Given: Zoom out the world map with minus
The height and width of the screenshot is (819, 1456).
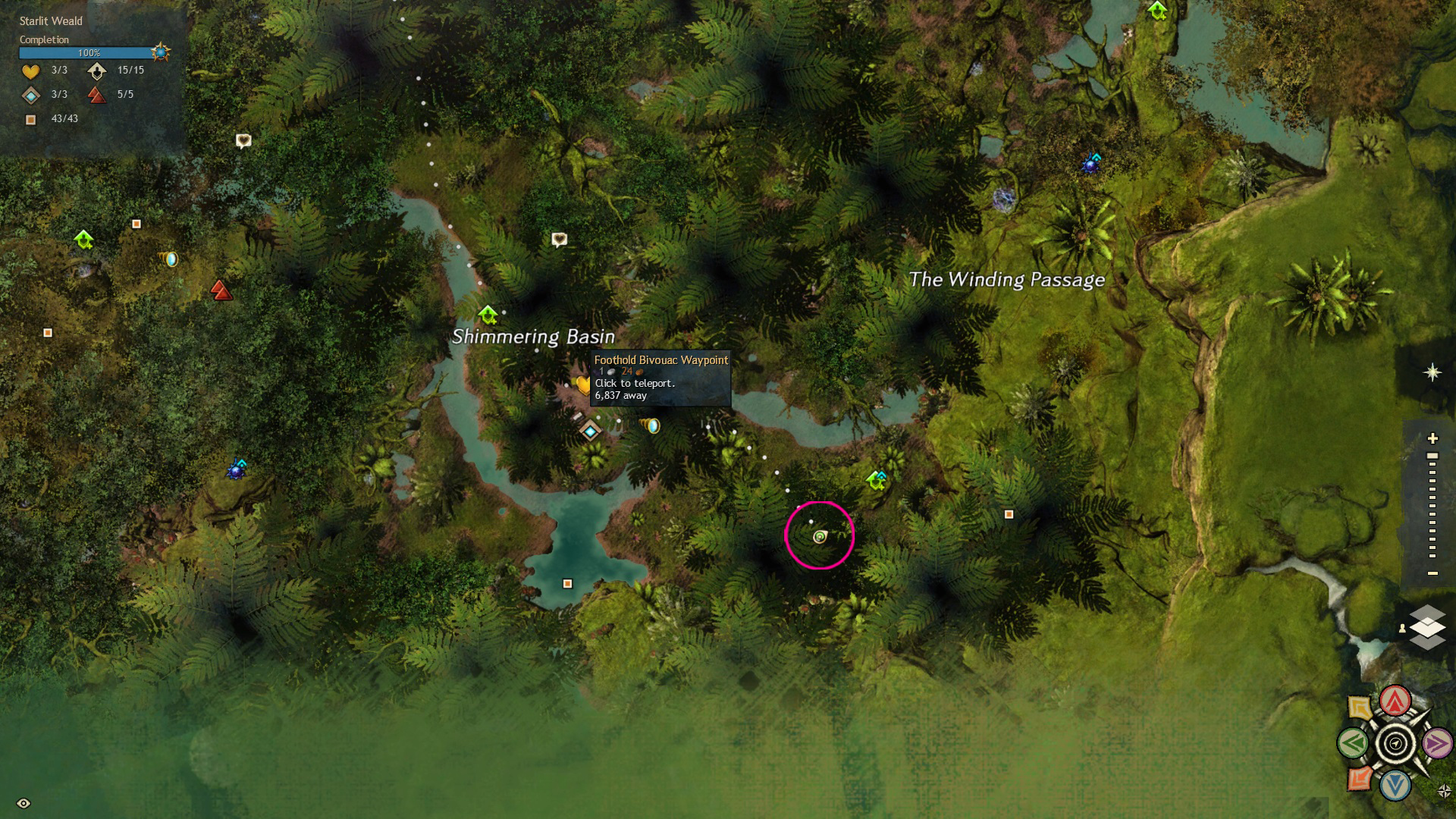Looking at the screenshot, I should (x=1432, y=573).
